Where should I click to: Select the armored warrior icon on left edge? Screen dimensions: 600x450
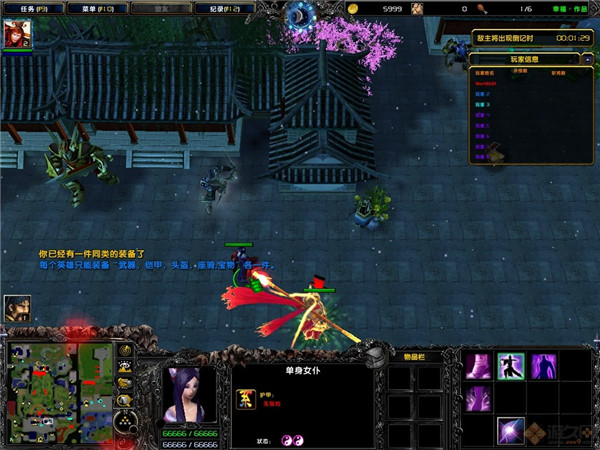(x=17, y=309)
